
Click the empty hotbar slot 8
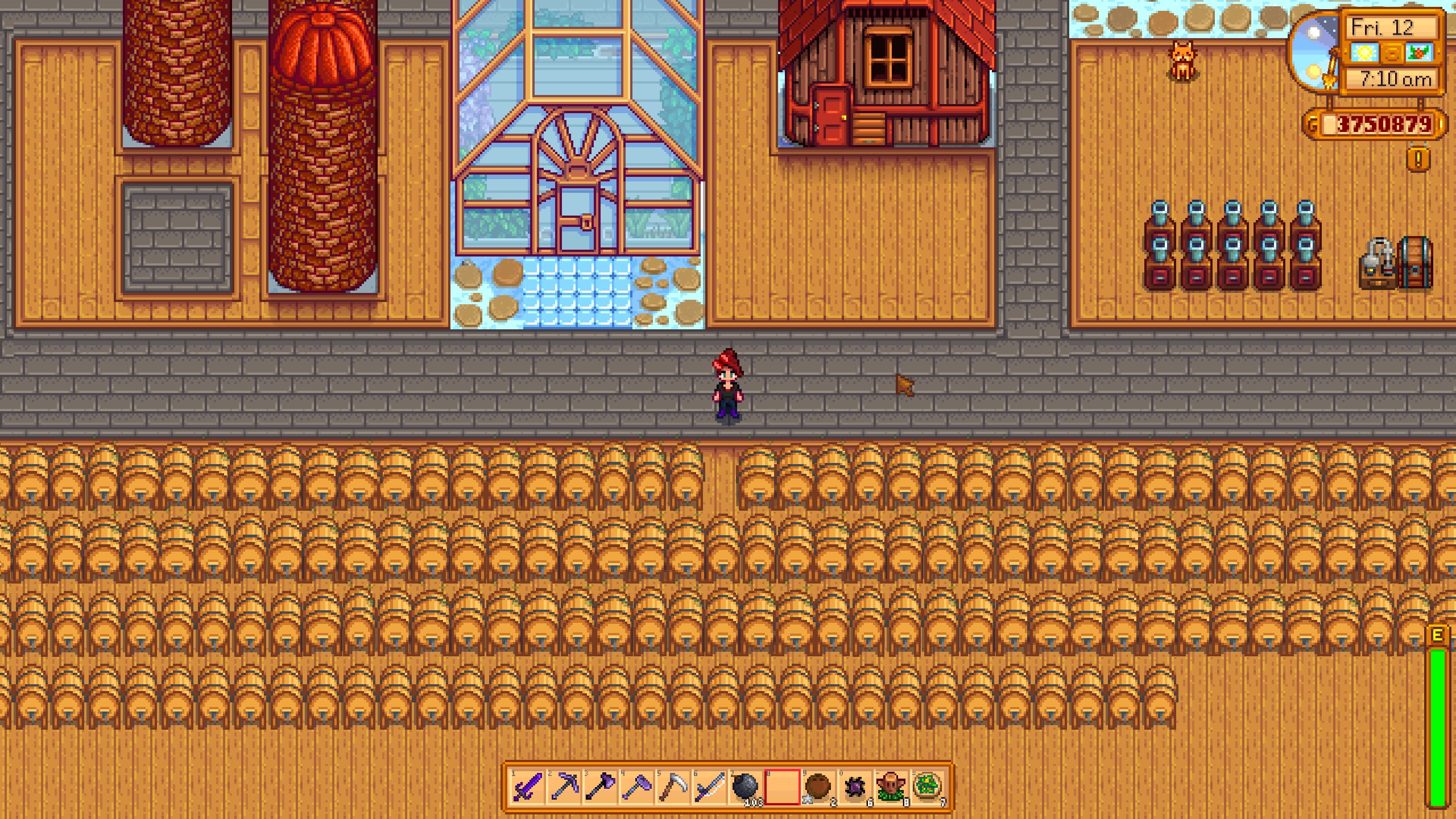783,787
